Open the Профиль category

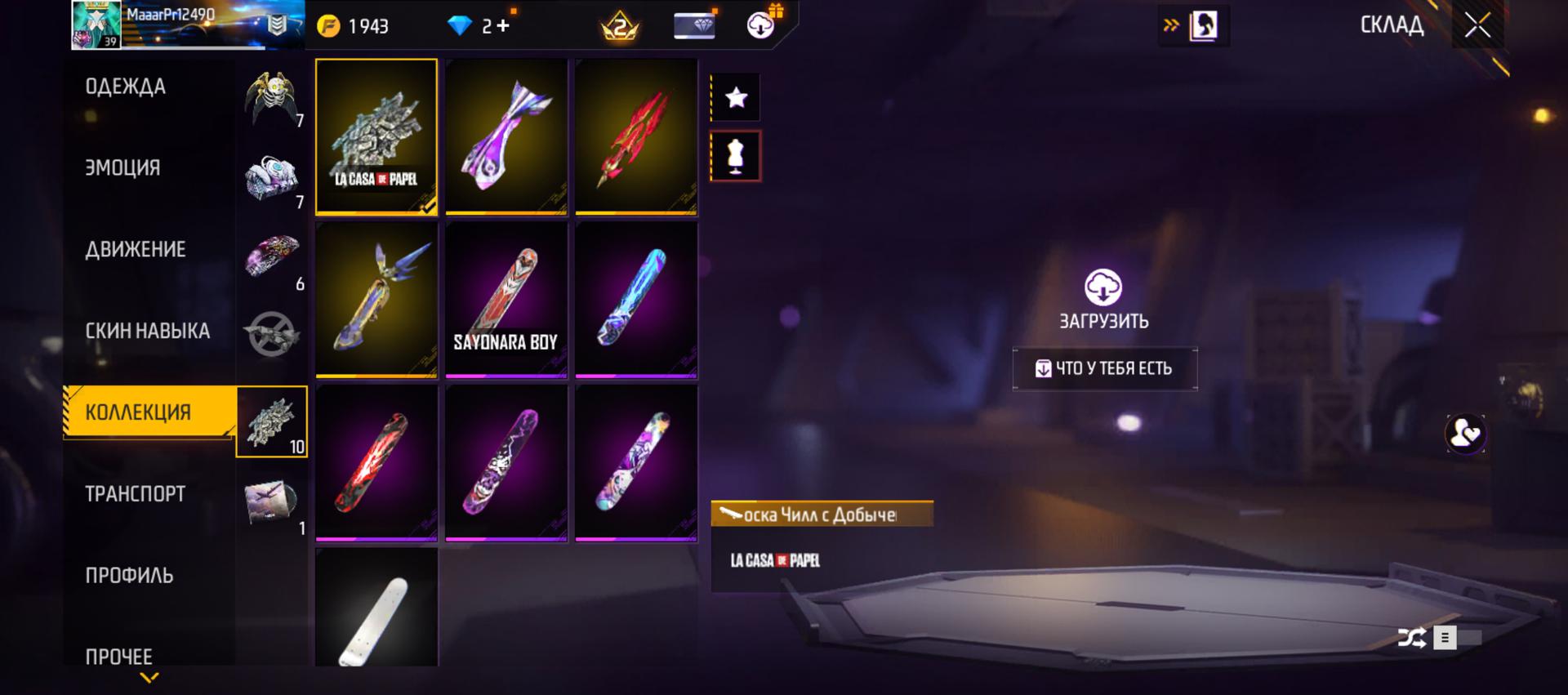tap(129, 576)
